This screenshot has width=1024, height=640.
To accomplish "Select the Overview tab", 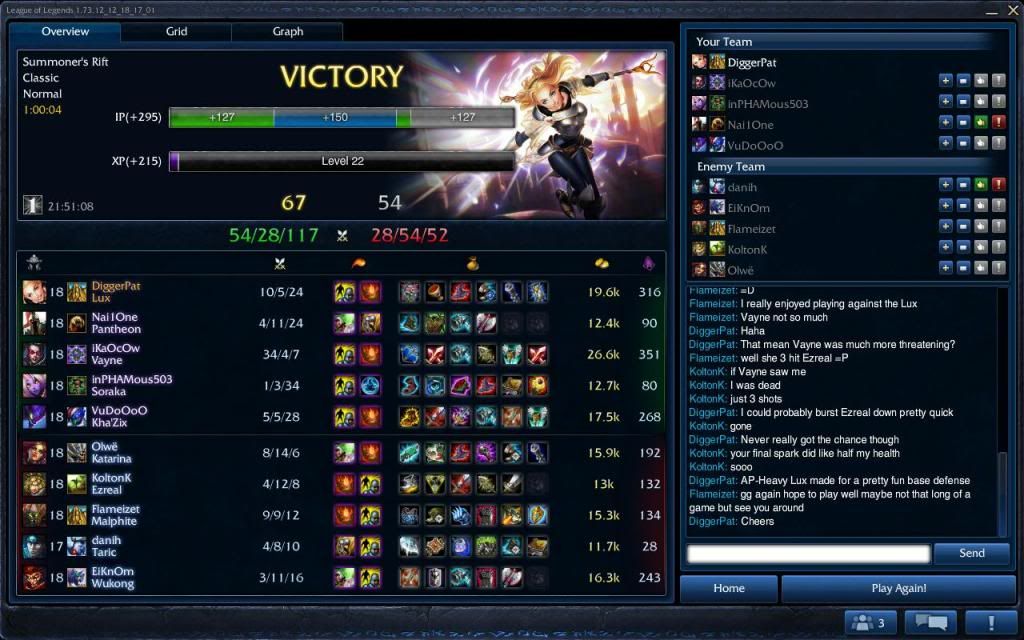I will pos(65,32).
